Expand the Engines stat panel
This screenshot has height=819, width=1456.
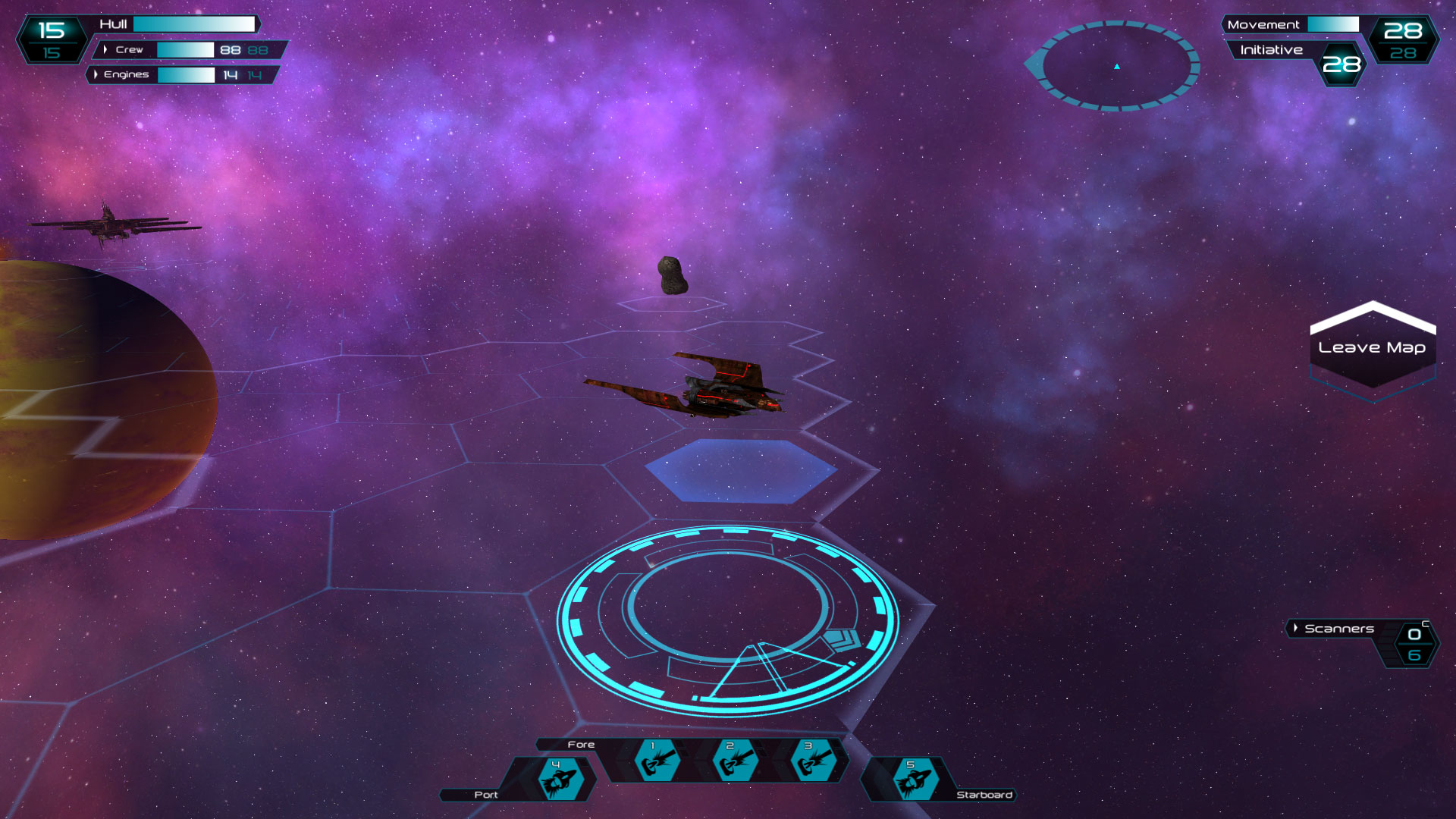[x=96, y=75]
